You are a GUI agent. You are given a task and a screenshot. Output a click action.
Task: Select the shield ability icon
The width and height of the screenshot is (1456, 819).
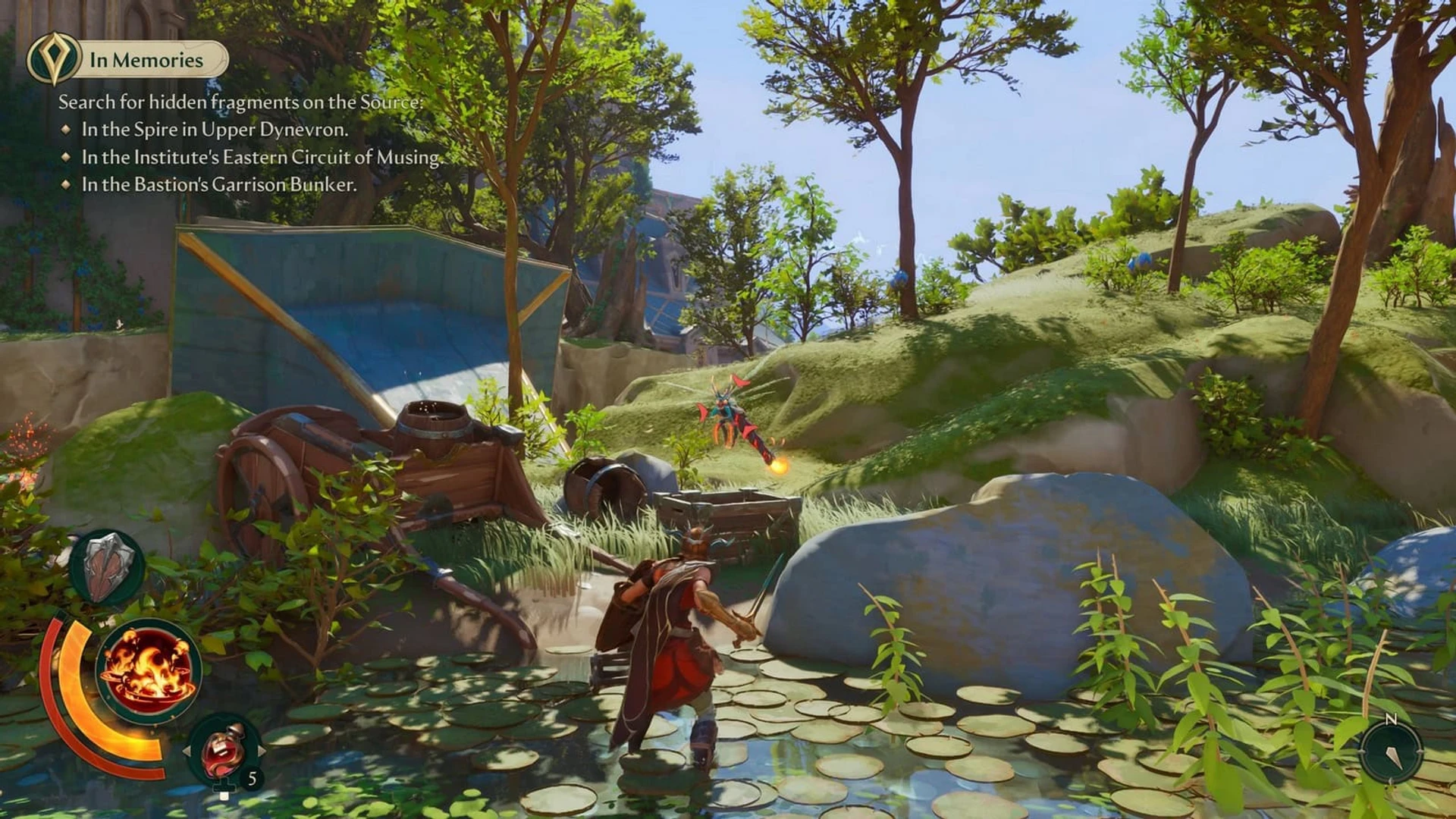click(x=107, y=567)
